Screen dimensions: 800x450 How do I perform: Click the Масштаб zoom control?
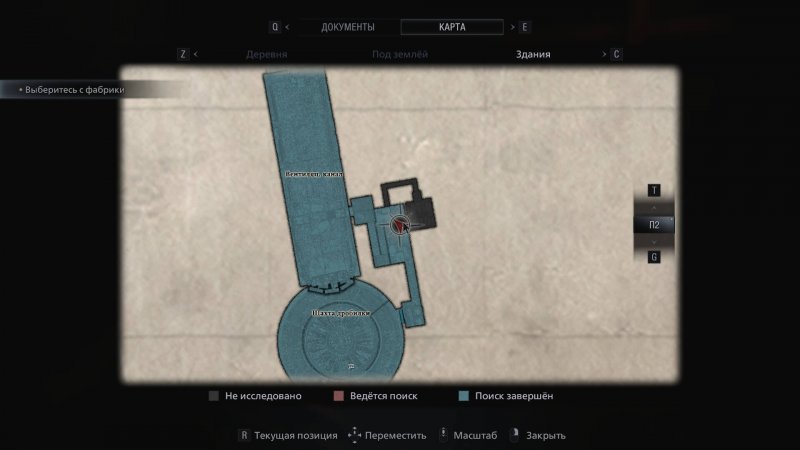click(x=466, y=435)
